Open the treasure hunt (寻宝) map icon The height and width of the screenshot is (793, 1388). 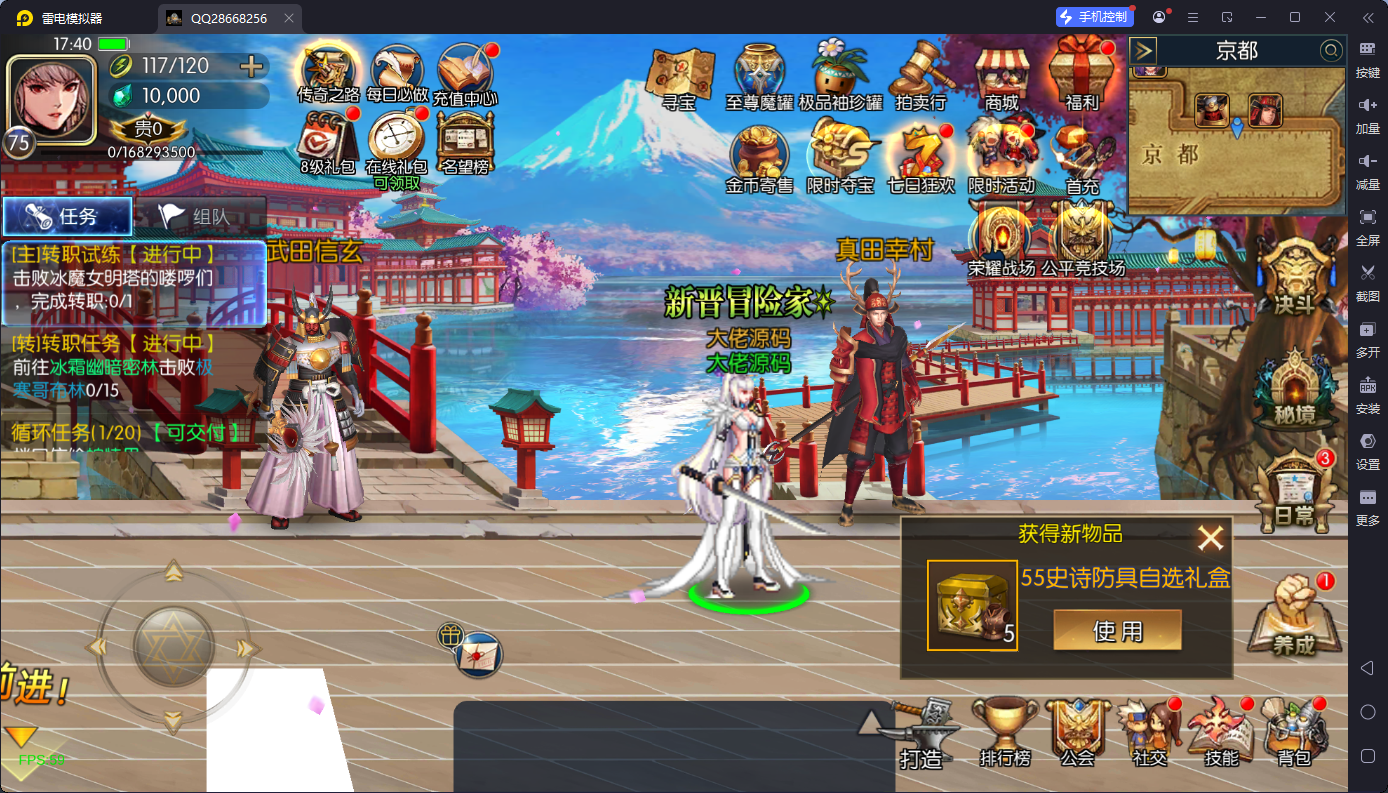click(x=679, y=74)
